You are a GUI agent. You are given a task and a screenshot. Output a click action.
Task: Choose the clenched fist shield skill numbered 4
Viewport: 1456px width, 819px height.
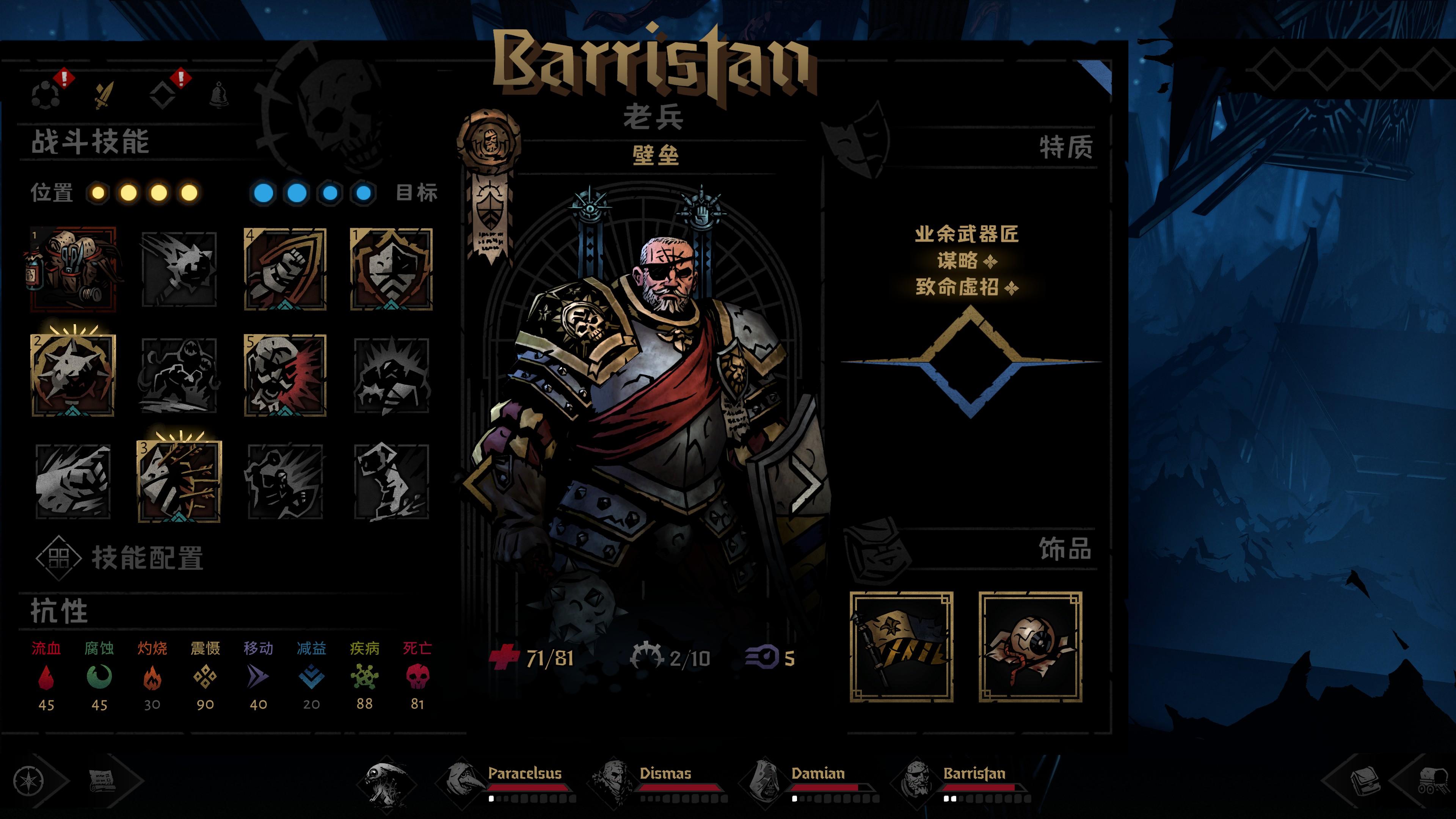285,270
